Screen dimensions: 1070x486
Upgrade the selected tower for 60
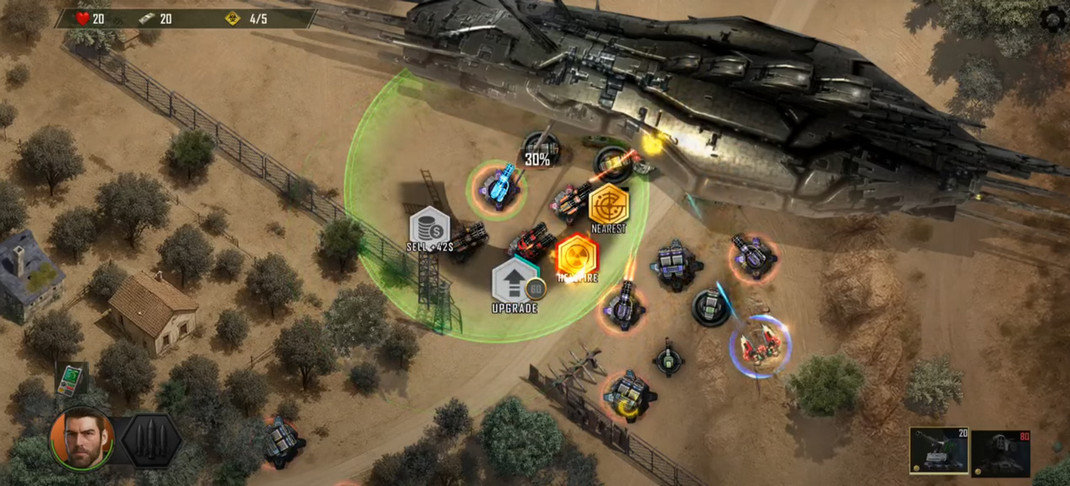(x=515, y=283)
